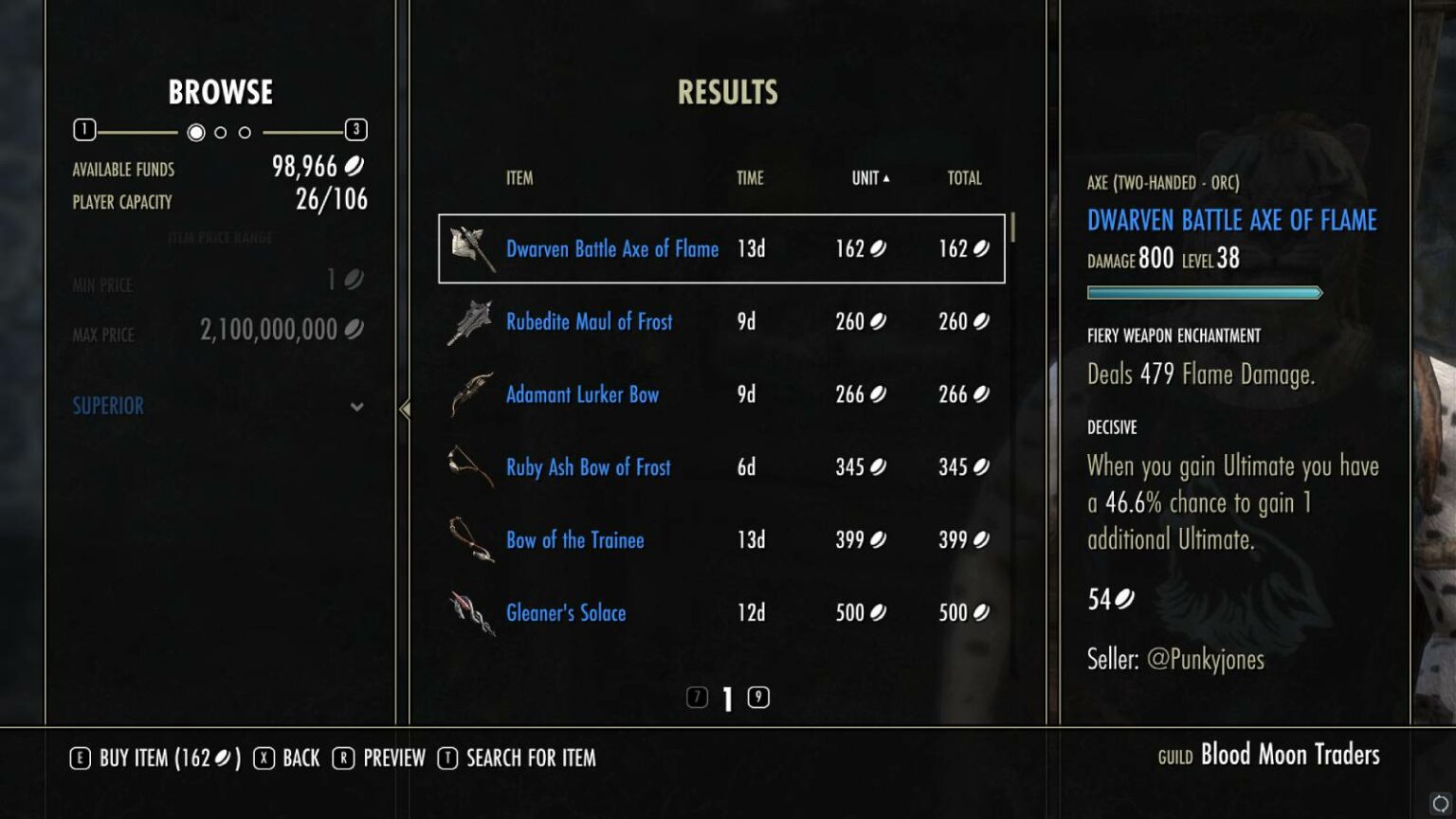1456x819 pixels.
Task: Select the X Back option
Action: [x=286, y=757]
